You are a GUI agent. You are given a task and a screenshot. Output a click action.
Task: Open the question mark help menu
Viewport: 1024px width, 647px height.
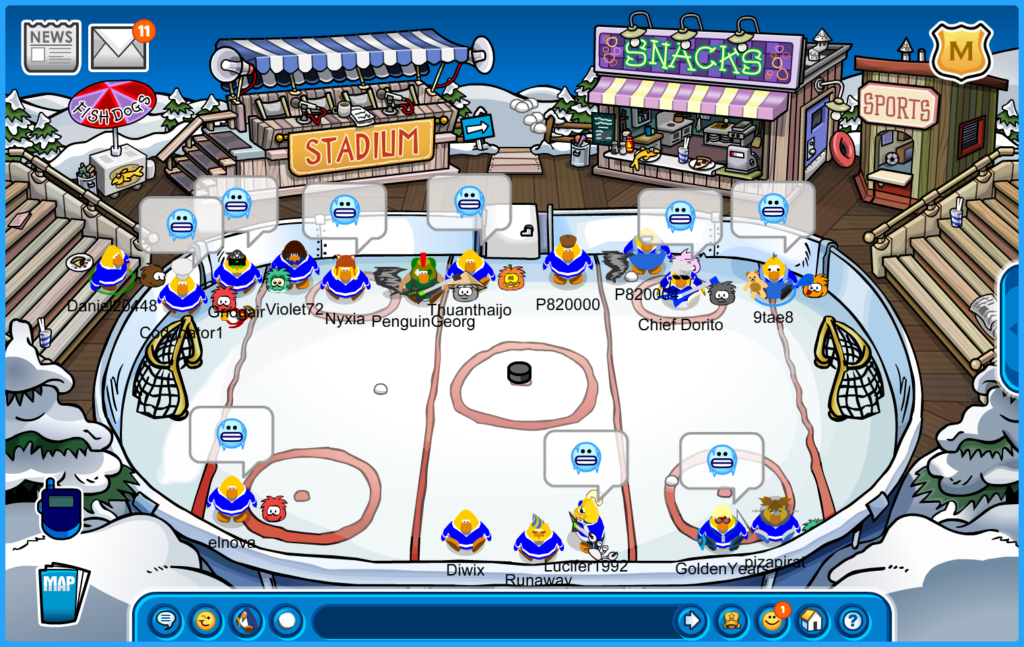(x=851, y=621)
